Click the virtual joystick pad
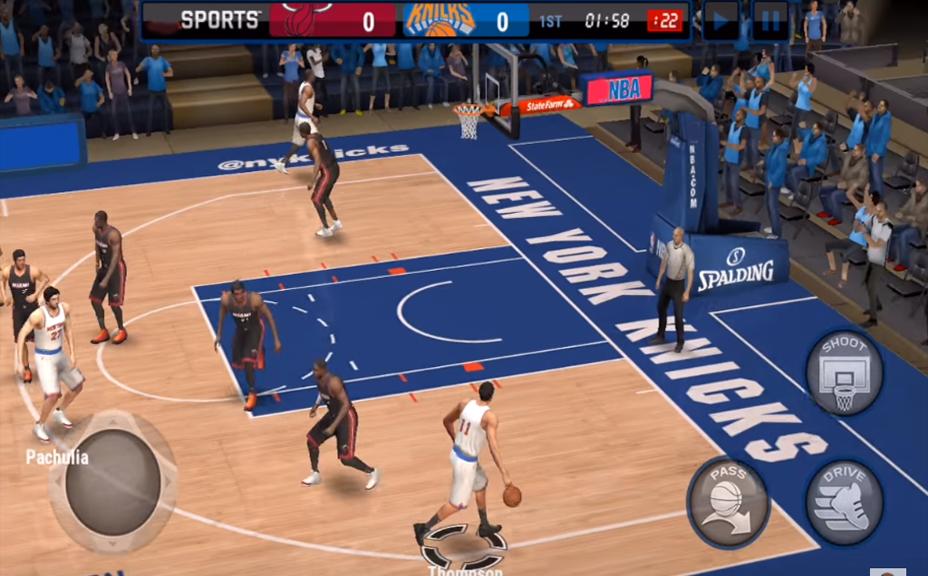This screenshot has height=576, width=928. (113, 482)
